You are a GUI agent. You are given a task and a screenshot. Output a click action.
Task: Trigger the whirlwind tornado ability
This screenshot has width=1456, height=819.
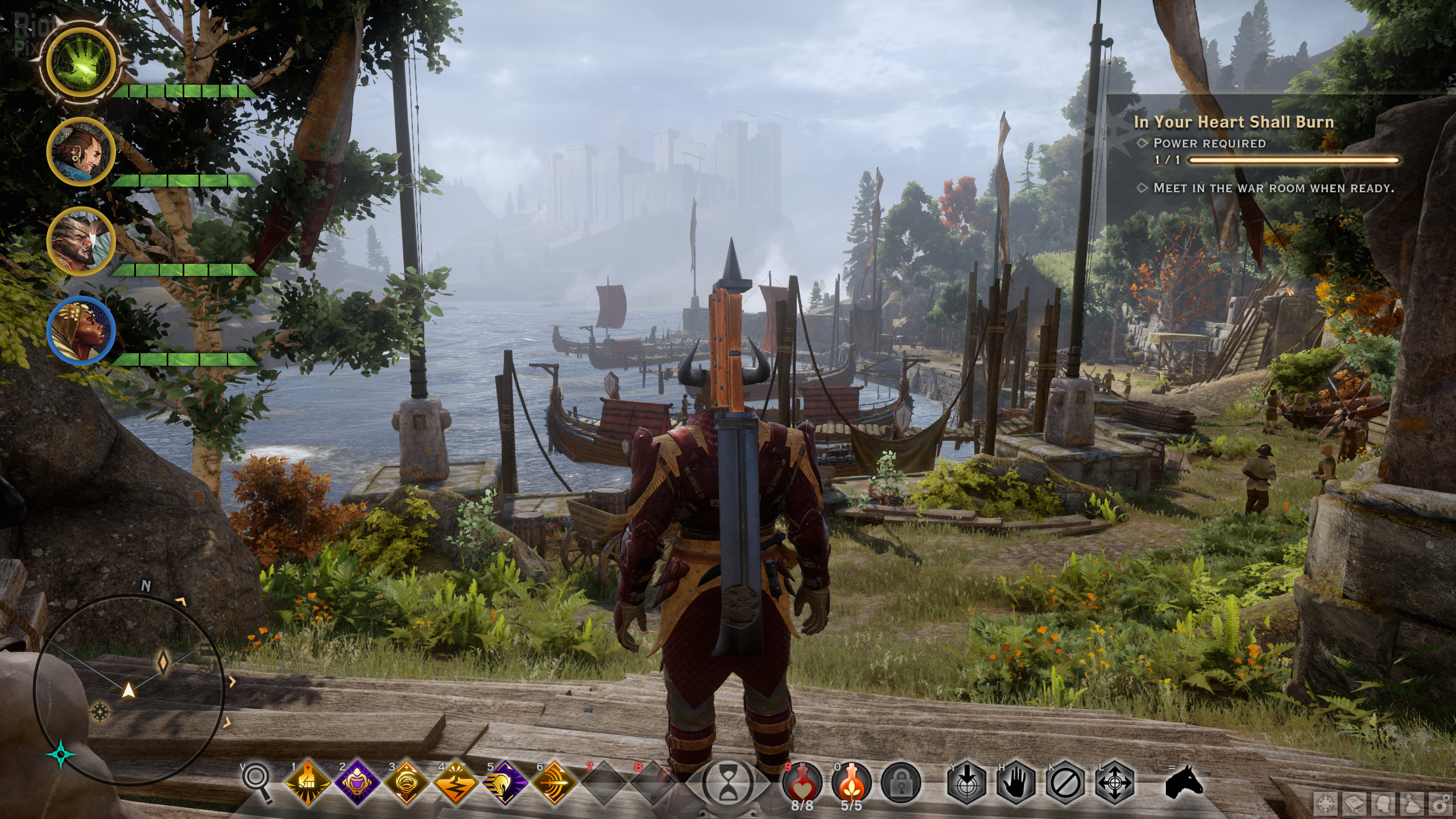pos(407,782)
